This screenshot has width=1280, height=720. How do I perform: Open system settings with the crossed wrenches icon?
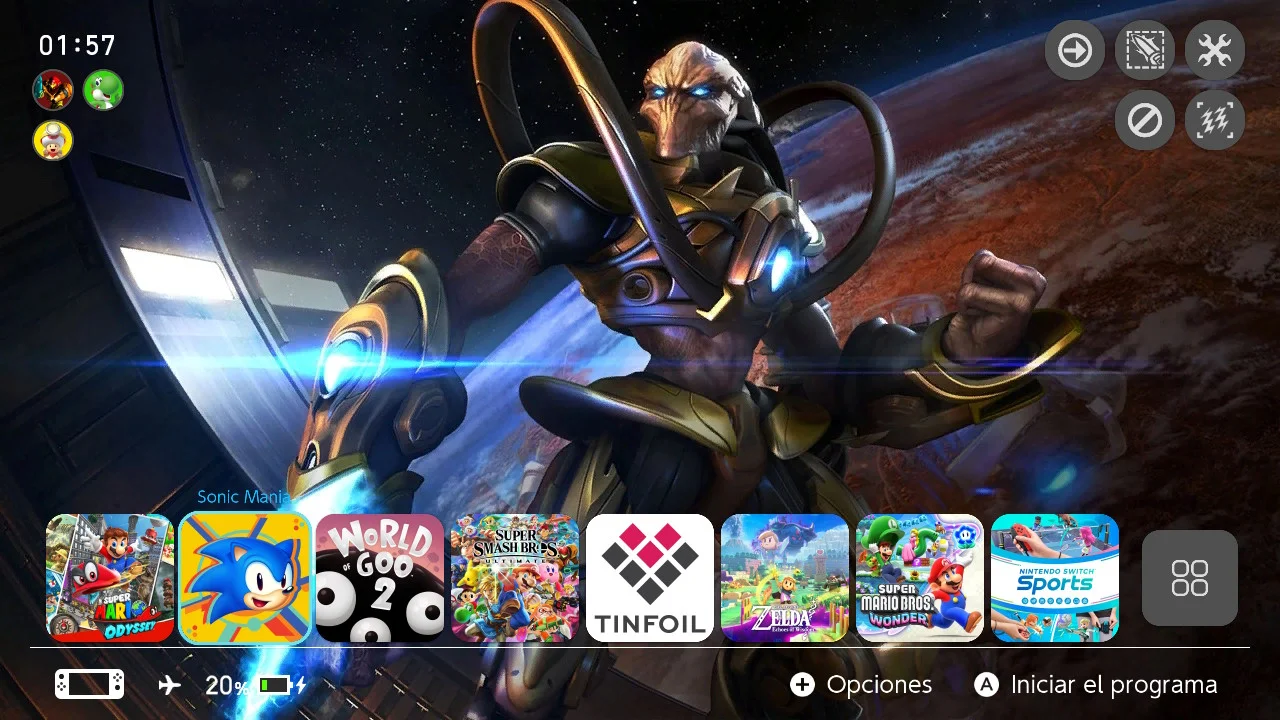[1213, 50]
